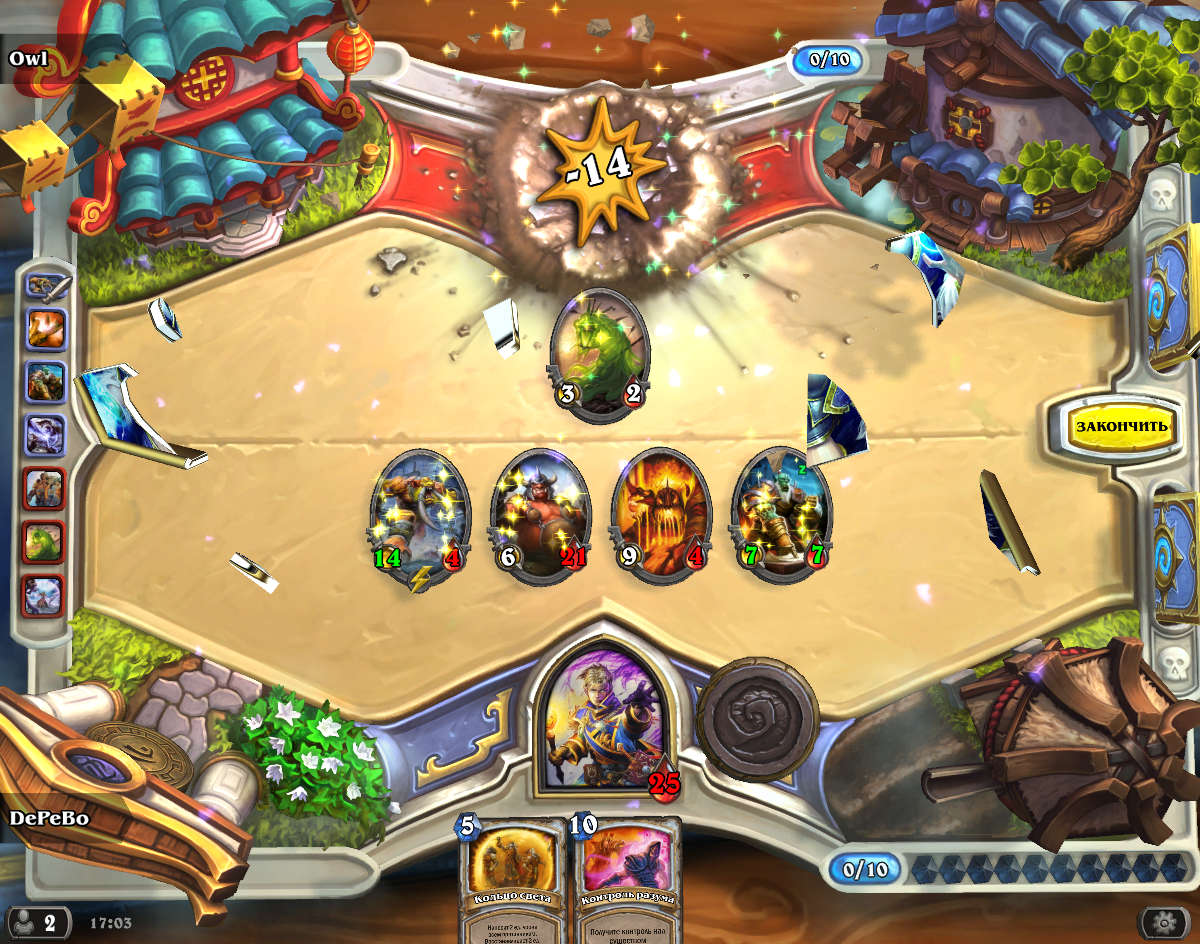The height and width of the screenshot is (944, 1200).
Task: View the orange glowing spell history tile
Action: pos(46,328)
